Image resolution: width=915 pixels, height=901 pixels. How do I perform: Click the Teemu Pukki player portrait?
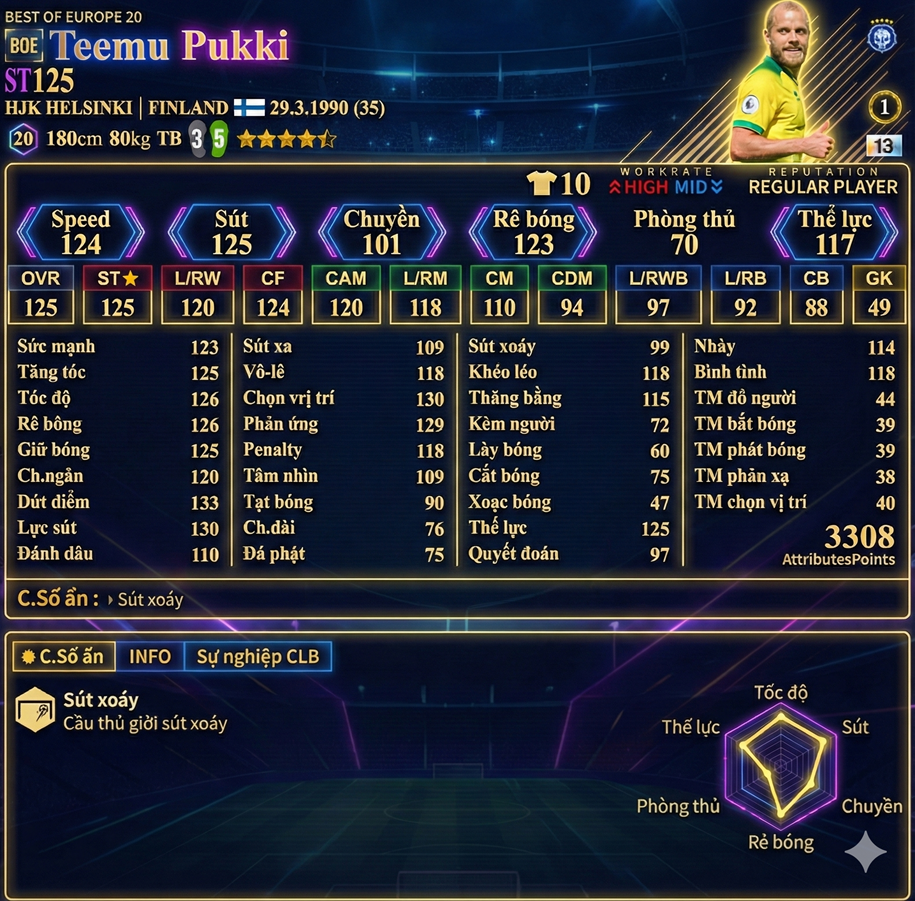point(783,85)
